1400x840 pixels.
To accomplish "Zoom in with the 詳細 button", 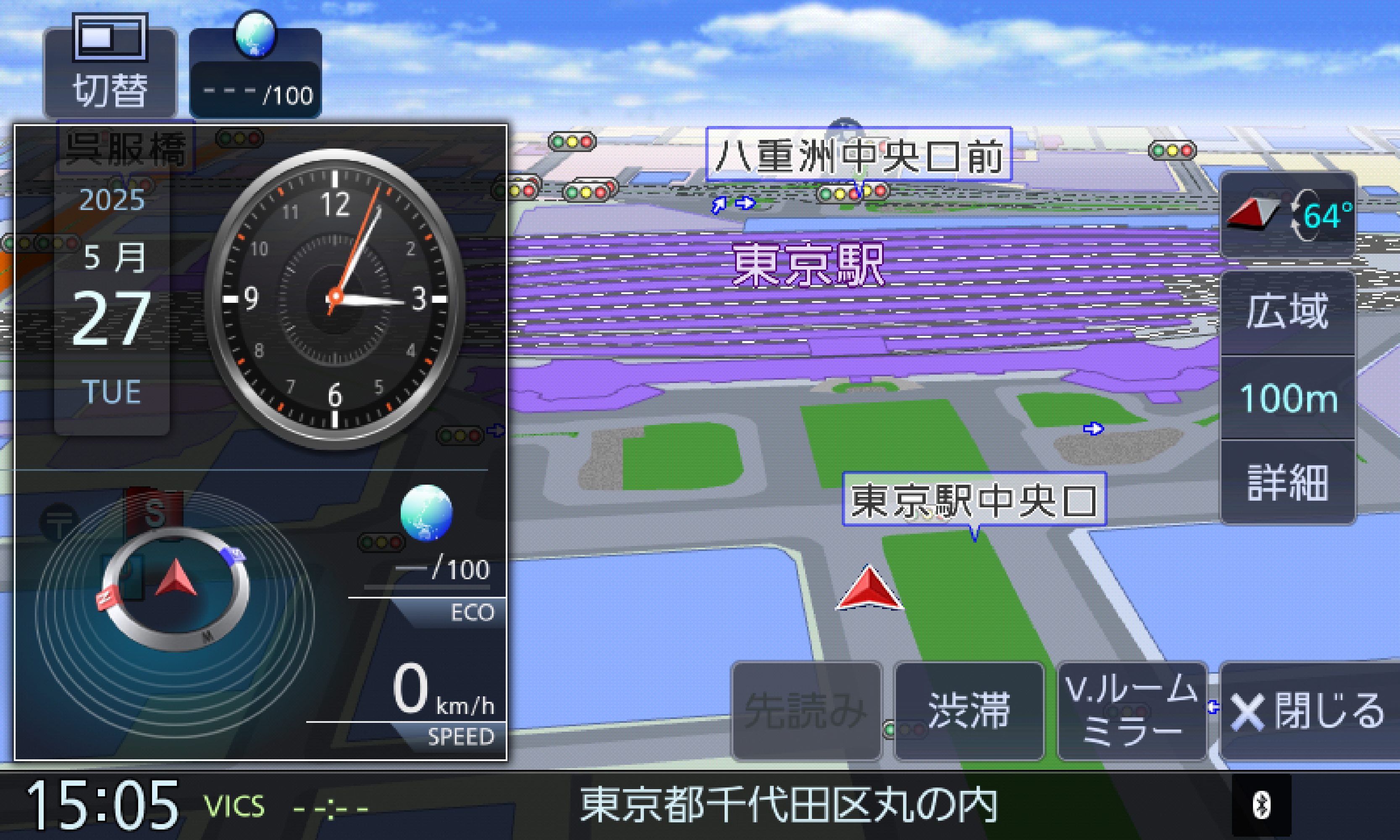I will tap(1287, 482).
